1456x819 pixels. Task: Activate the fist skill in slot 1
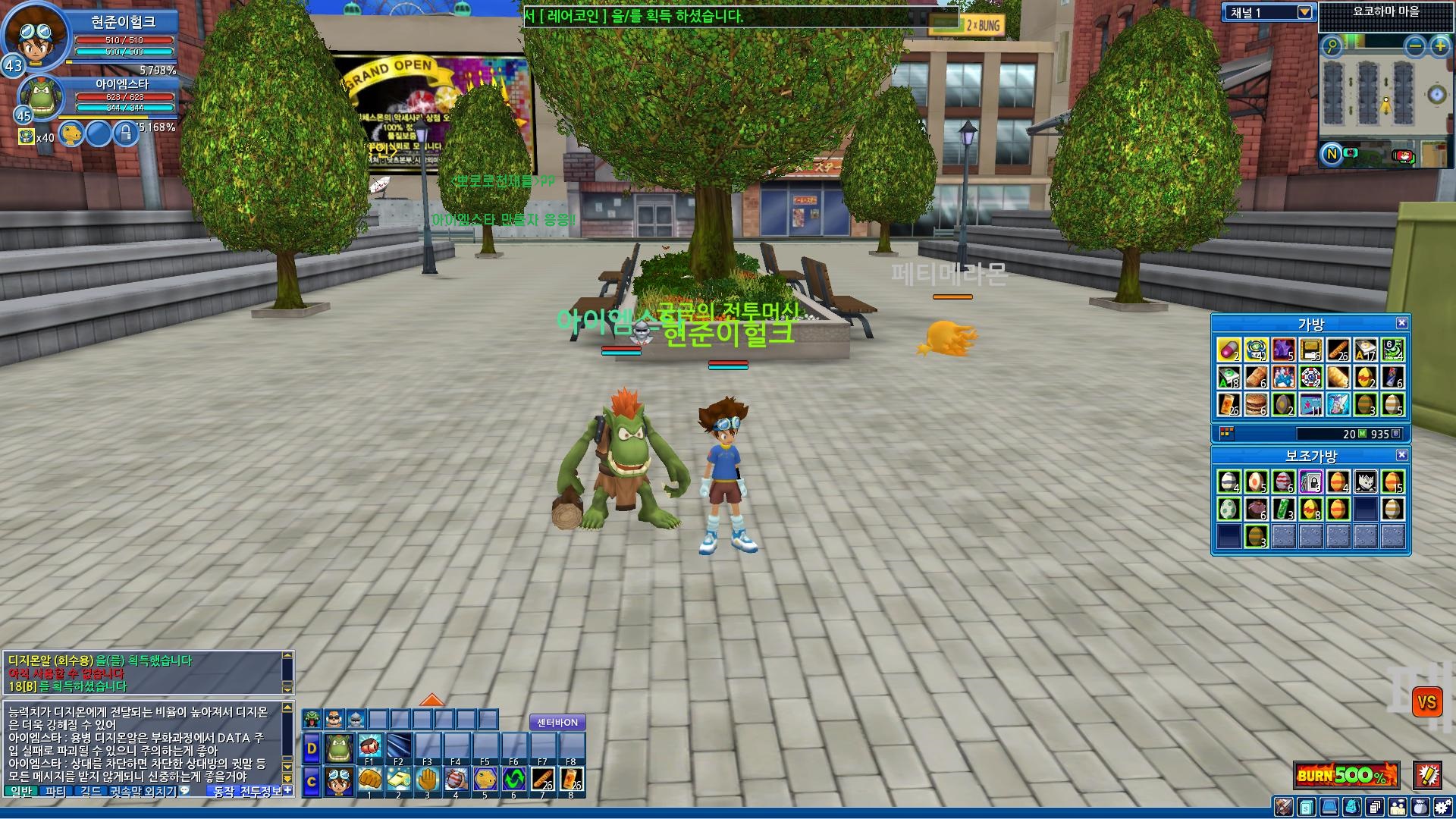click(369, 780)
